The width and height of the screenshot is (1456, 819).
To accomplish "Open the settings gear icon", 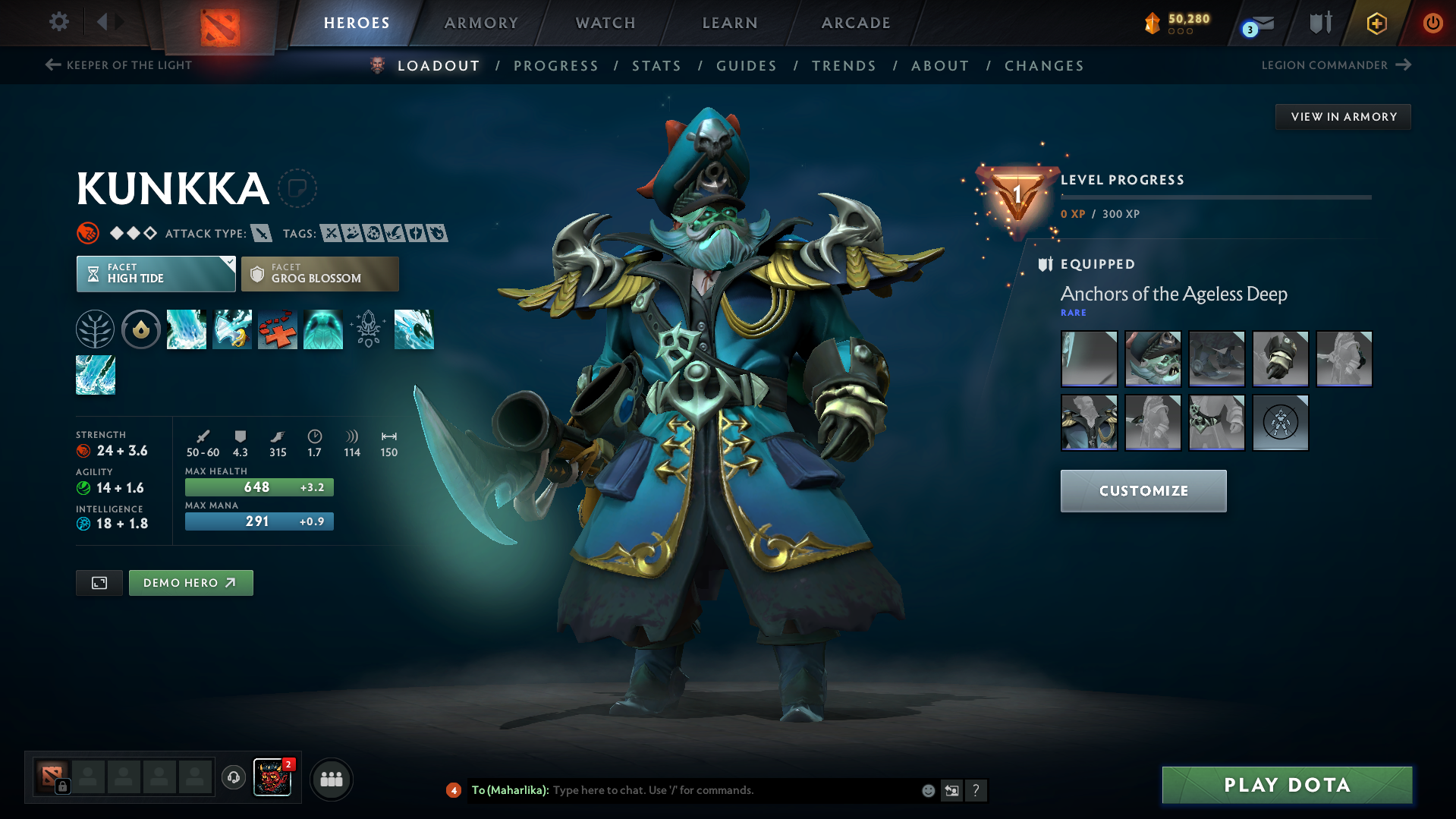I will point(58,22).
